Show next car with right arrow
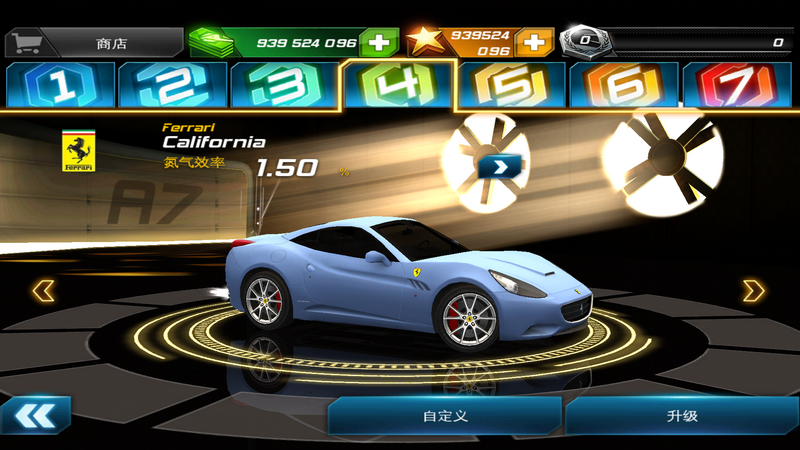This screenshot has height=450, width=800. click(753, 291)
